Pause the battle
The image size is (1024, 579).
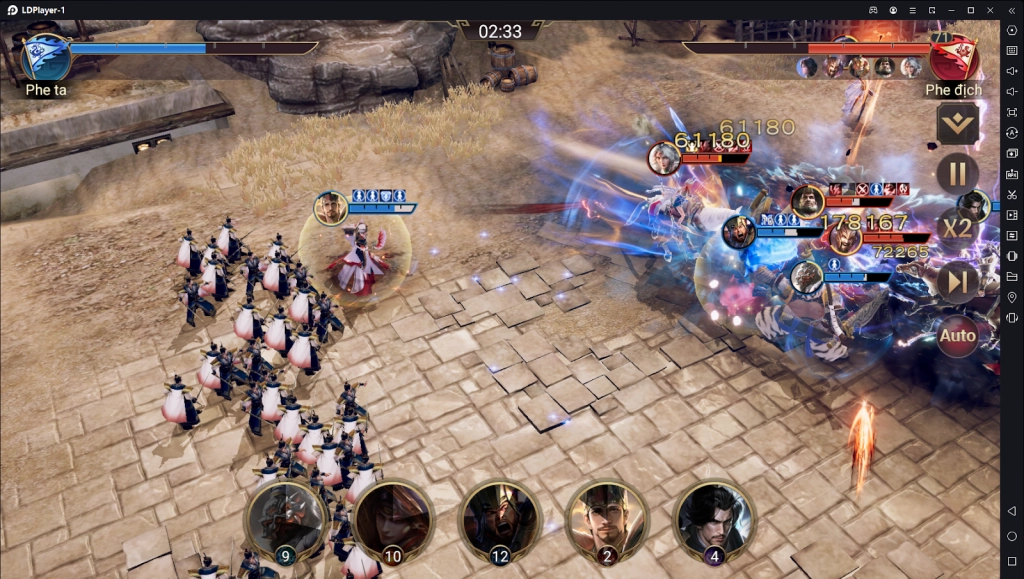pos(957,174)
